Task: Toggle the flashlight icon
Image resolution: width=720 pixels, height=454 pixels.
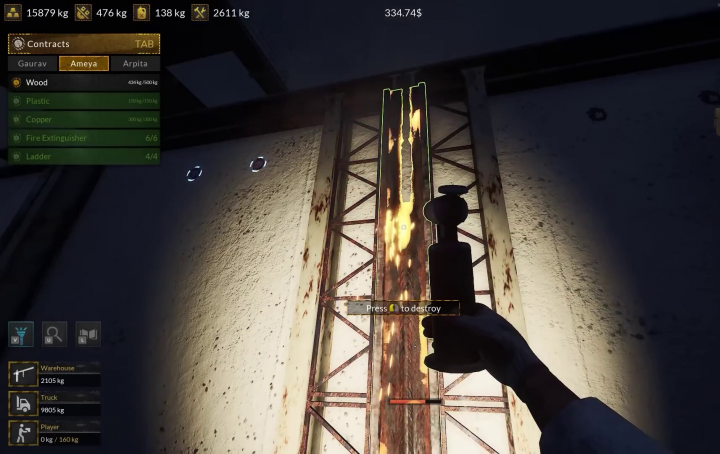Action: [x=21, y=333]
